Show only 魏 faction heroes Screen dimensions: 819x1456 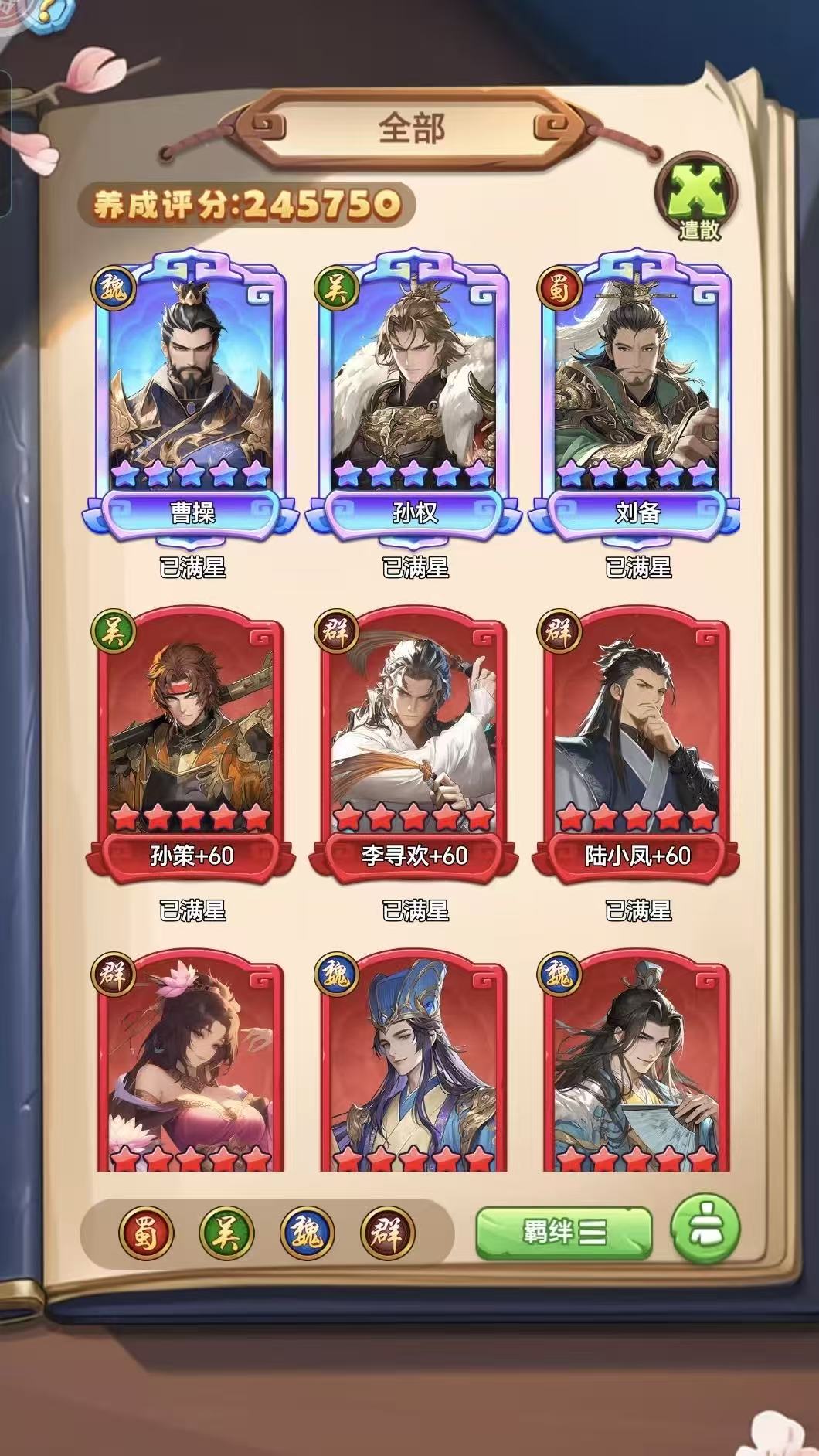pos(308,1233)
